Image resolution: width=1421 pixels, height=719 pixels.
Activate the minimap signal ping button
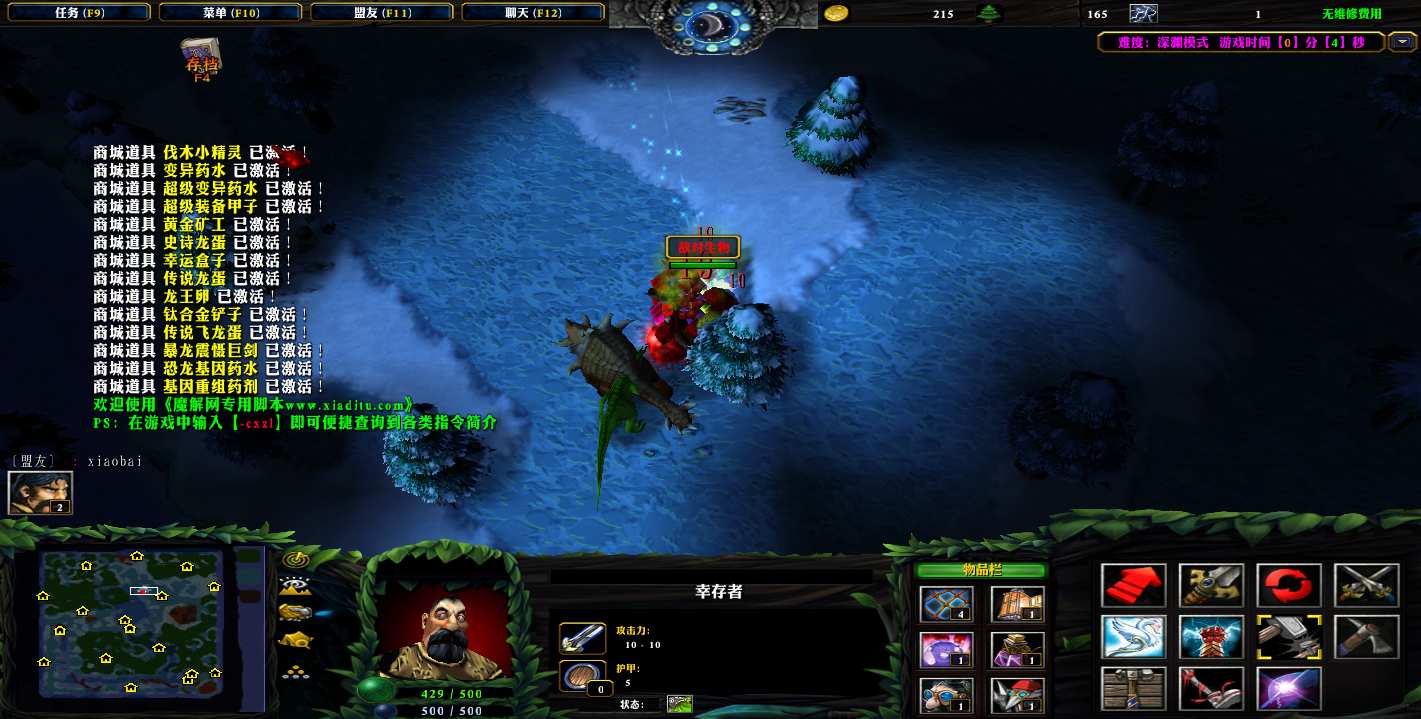[295, 559]
